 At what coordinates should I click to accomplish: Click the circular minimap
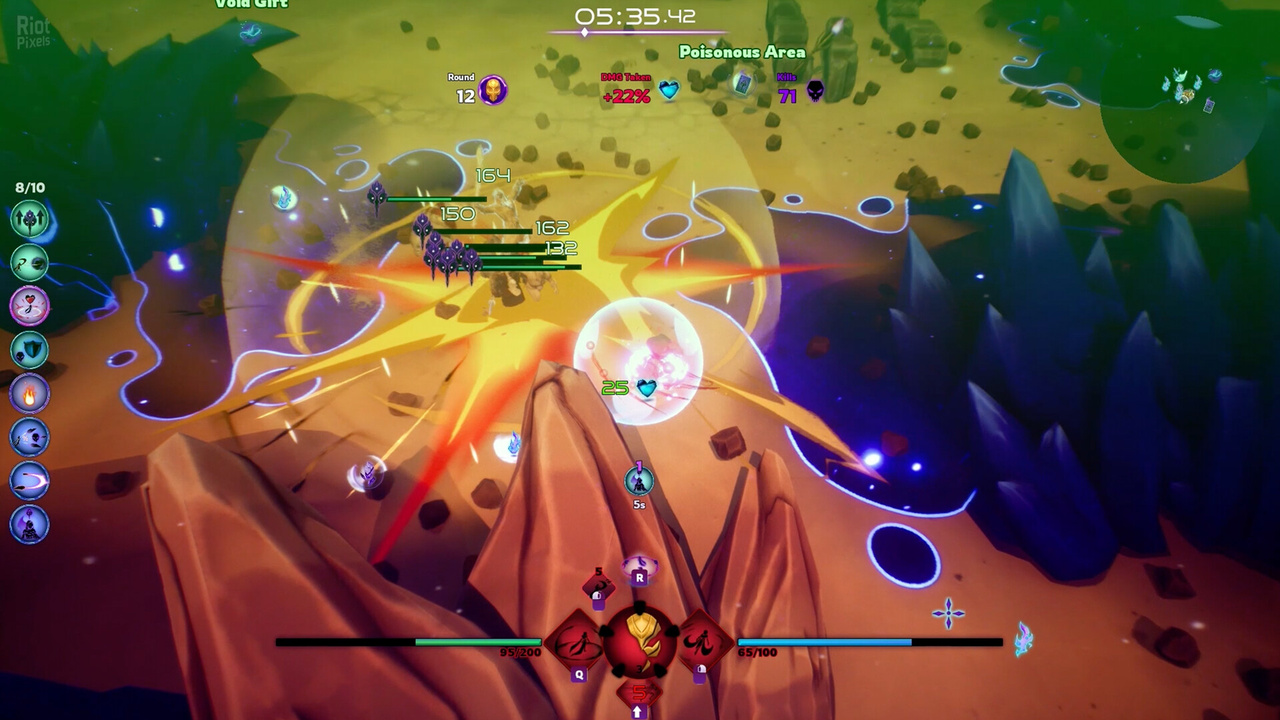click(1180, 100)
